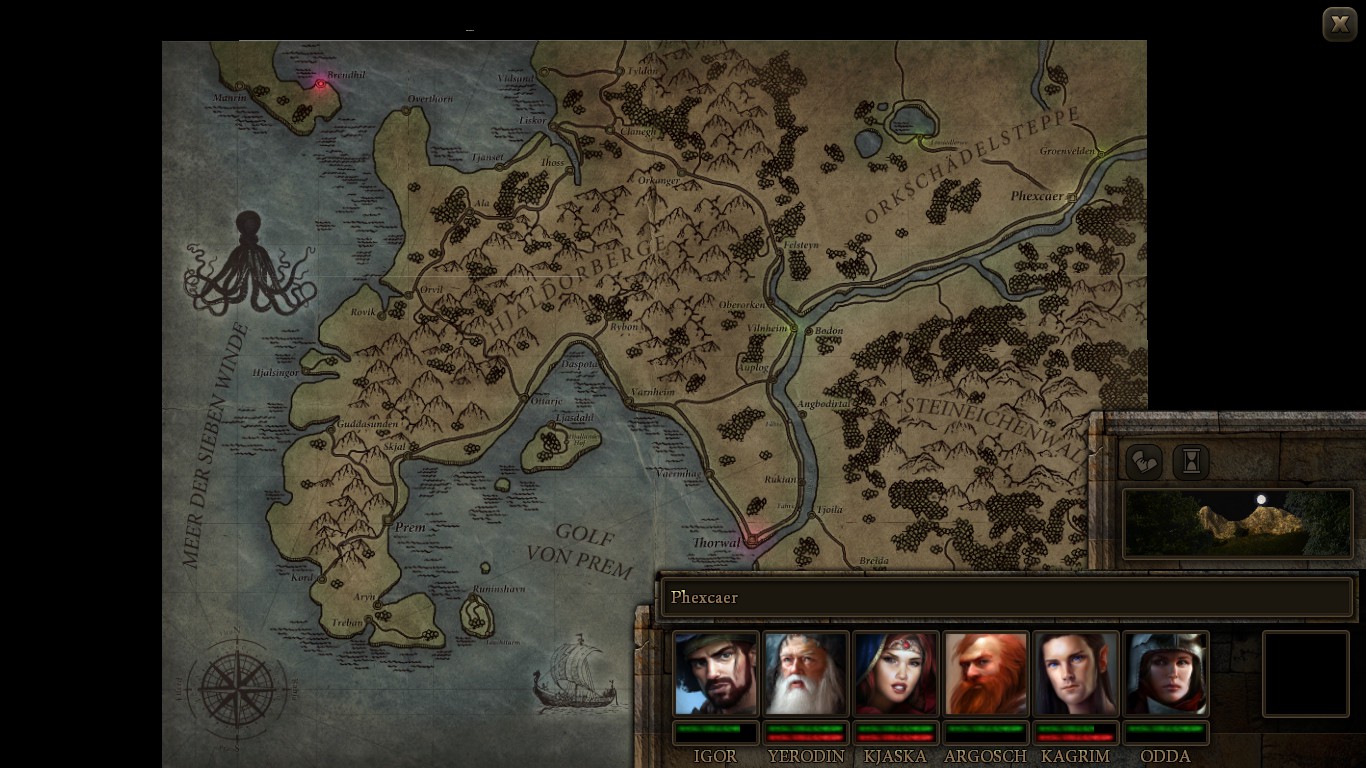Select Yerodin's portrait
The height and width of the screenshot is (768, 1366).
tap(806, 674)
